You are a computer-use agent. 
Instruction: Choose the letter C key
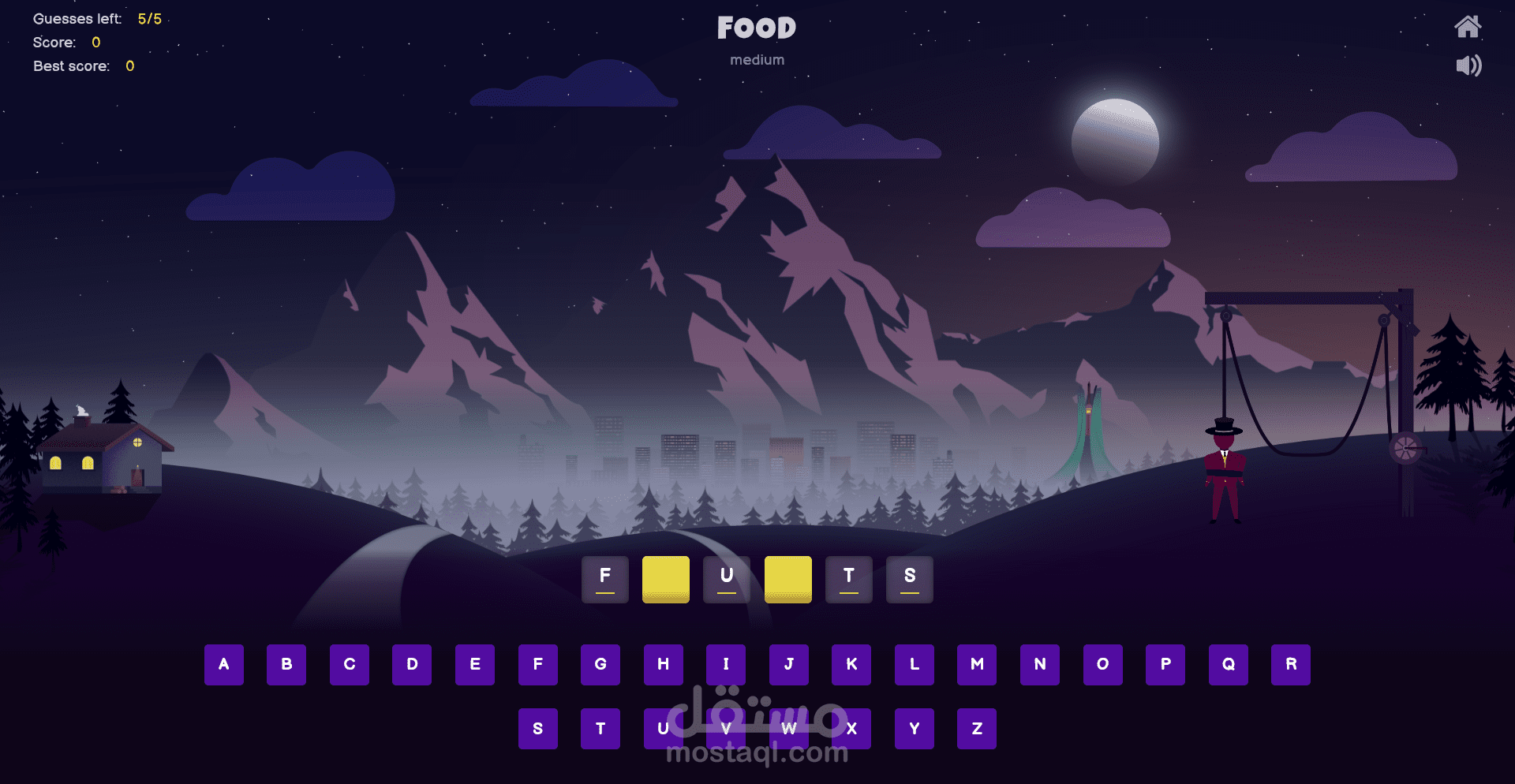350,664
